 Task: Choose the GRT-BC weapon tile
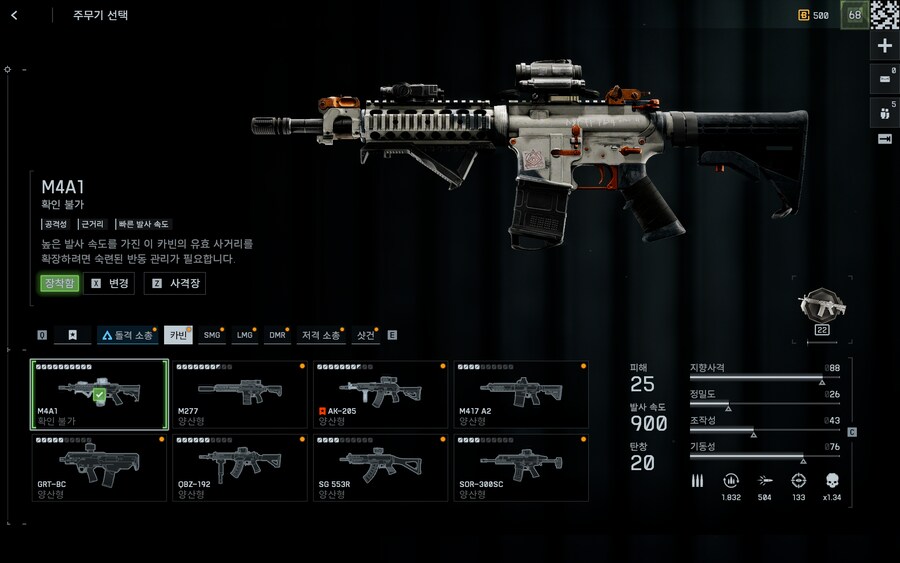pos(99,467)
